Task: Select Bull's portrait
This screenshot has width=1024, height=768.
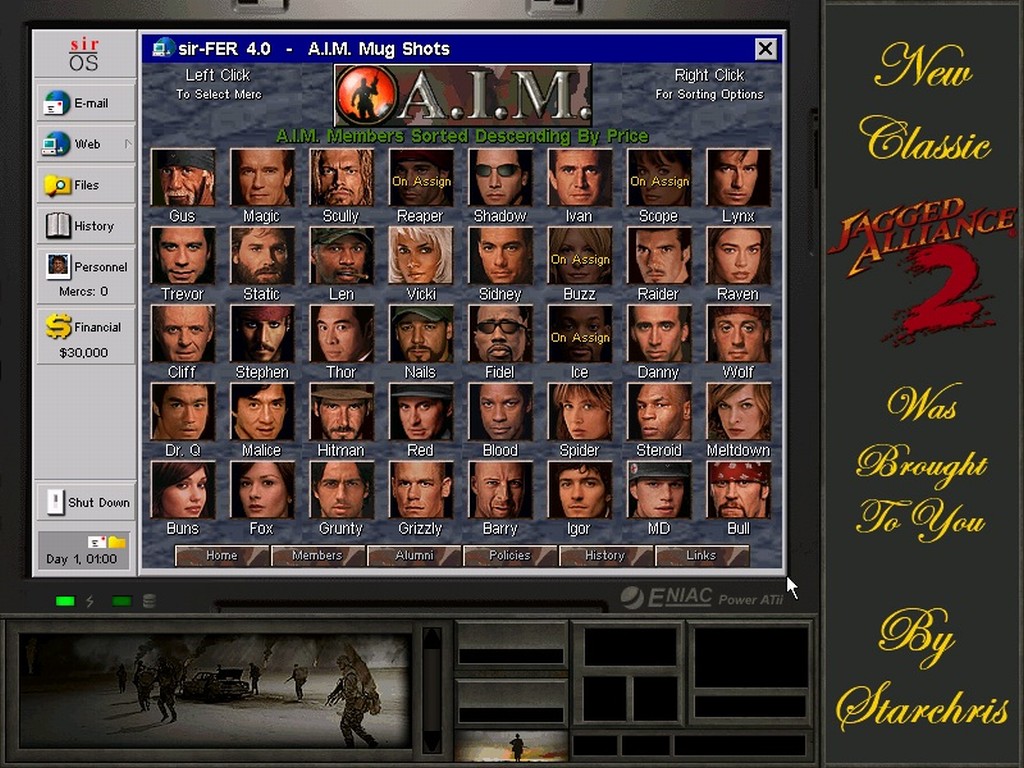Action: 738,490
